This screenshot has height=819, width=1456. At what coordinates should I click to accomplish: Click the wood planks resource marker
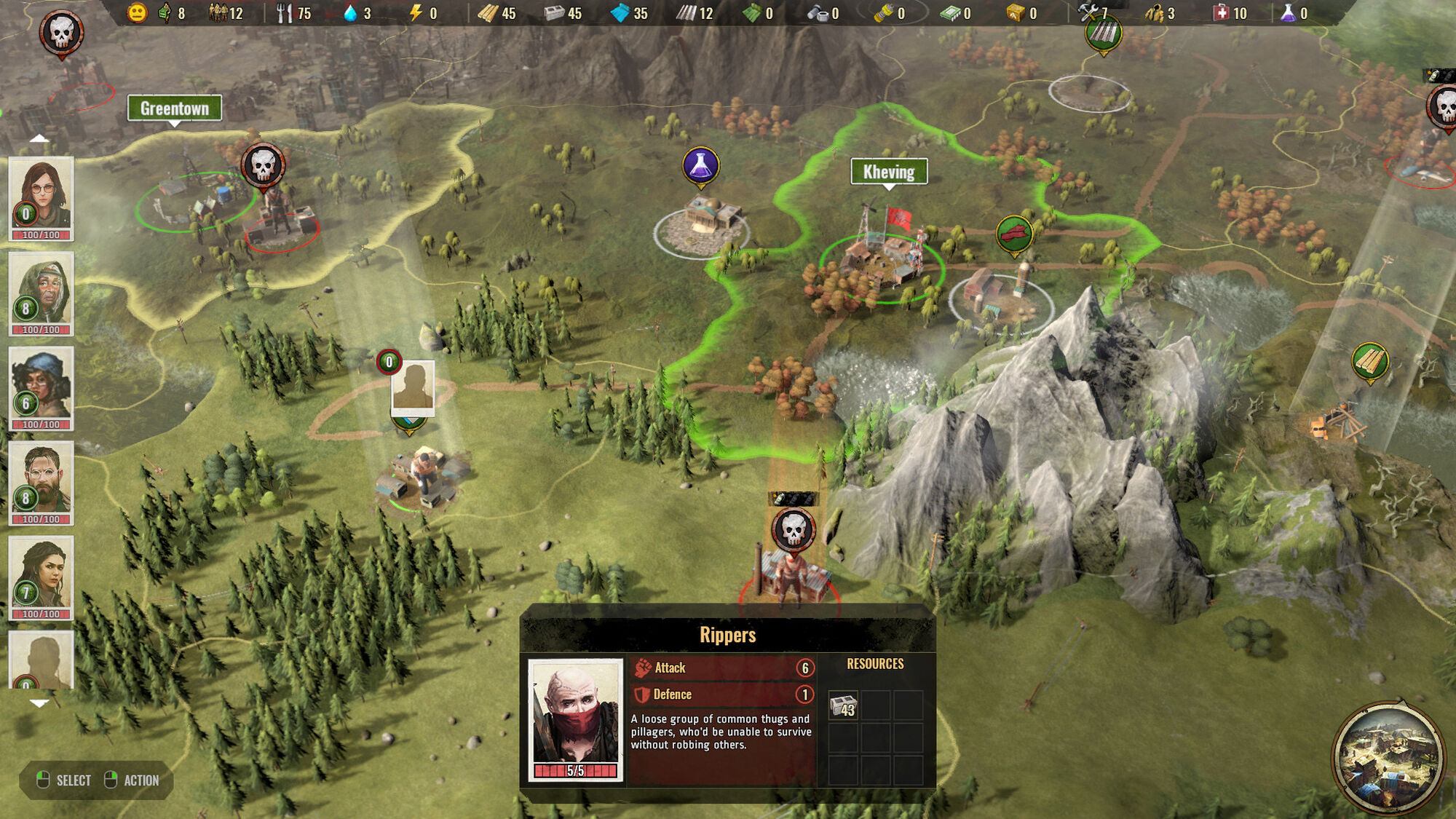pos(1370,361)
